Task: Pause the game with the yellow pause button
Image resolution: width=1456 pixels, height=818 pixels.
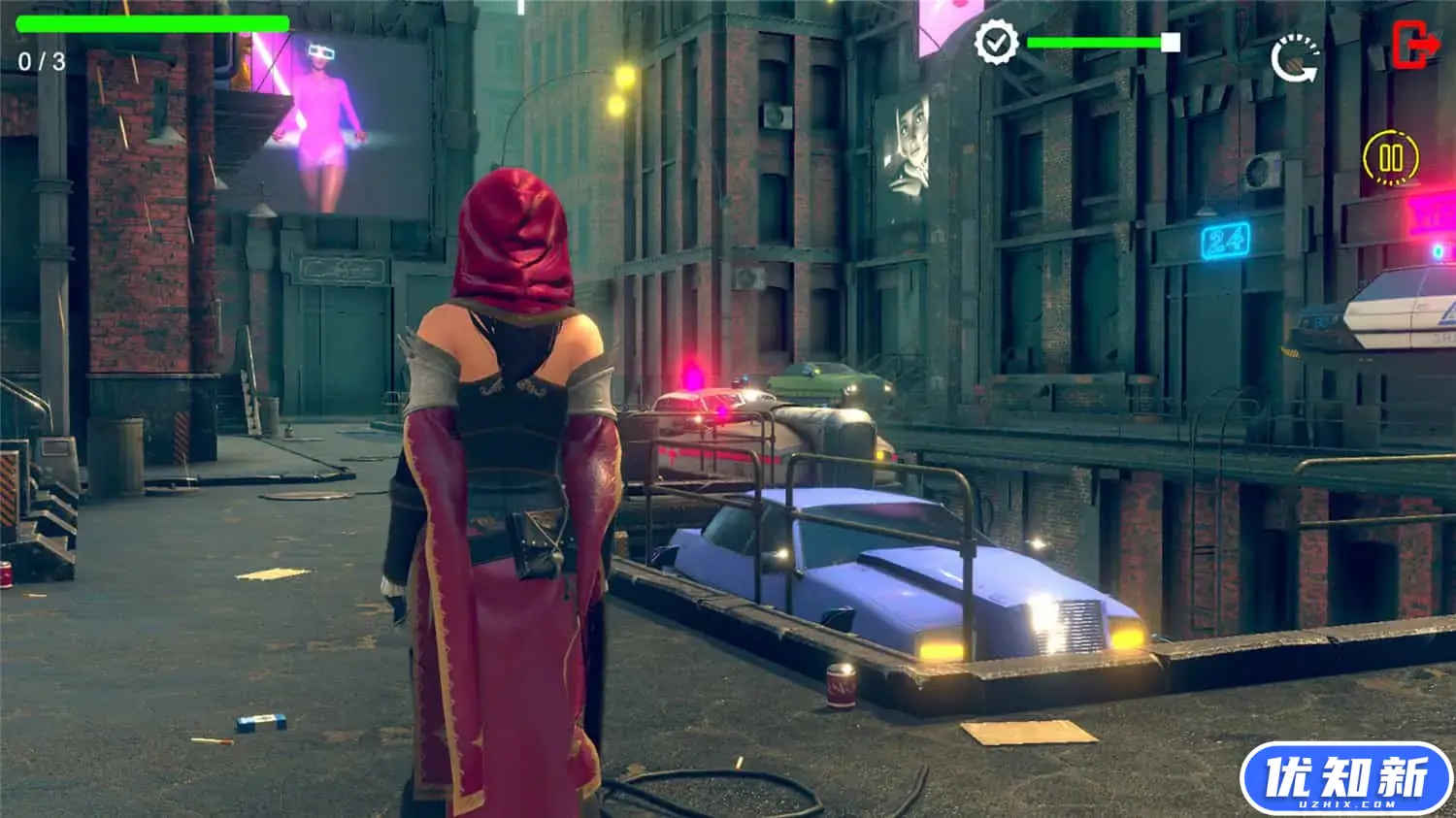Action: pos(1390,157)
